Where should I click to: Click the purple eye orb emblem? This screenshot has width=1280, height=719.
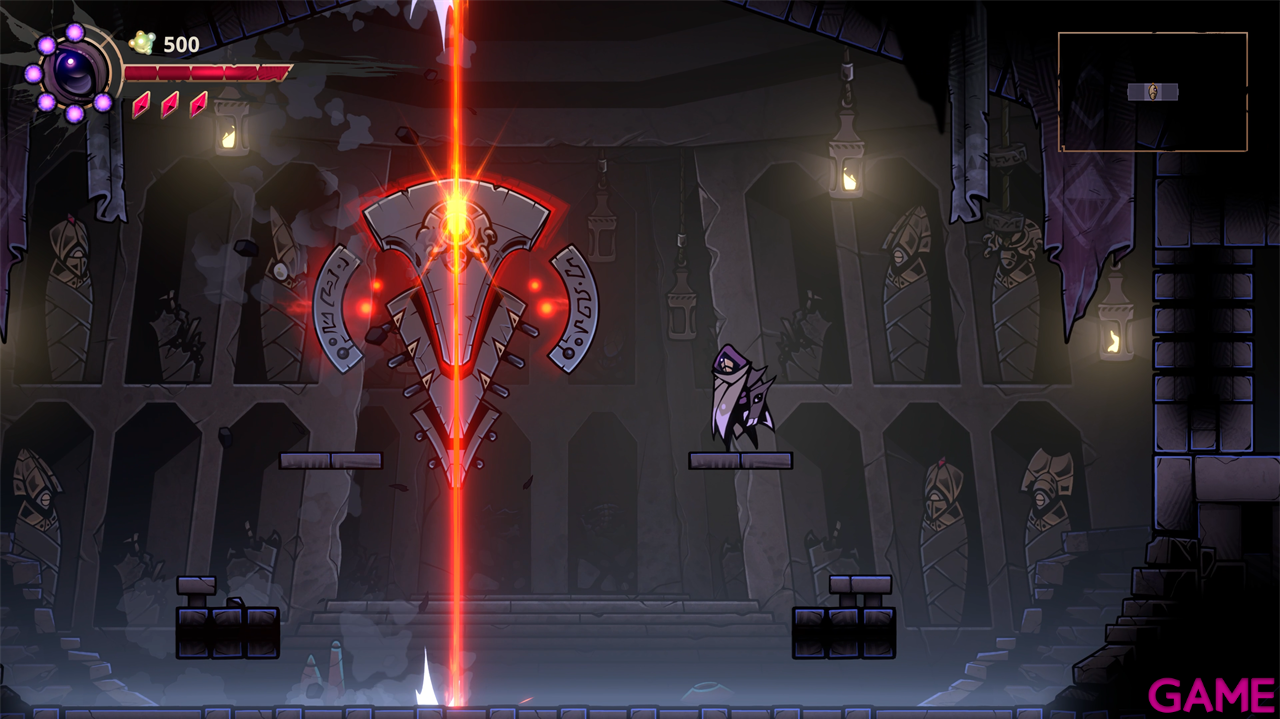pos(73,72)
